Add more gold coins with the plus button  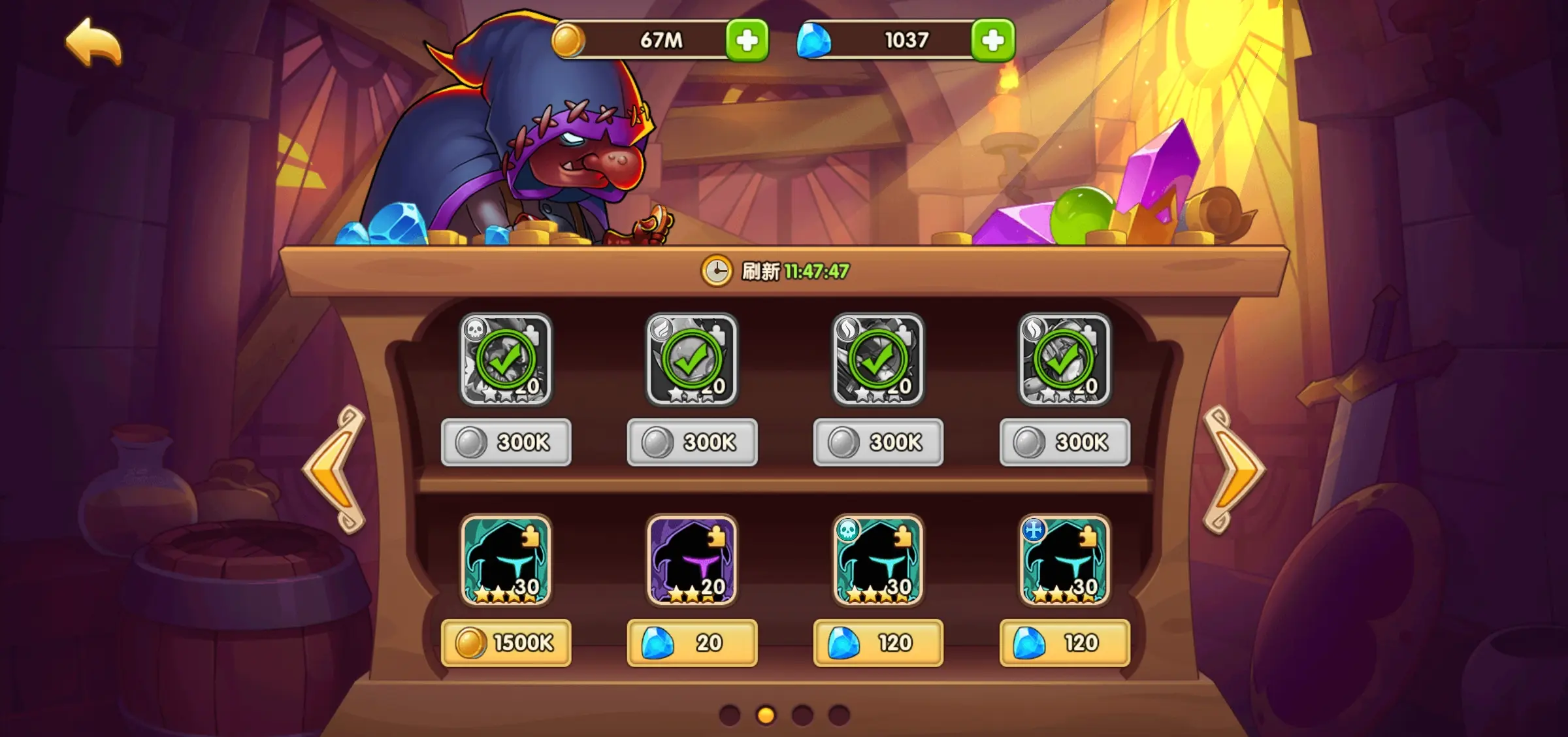tap(747, 41)
